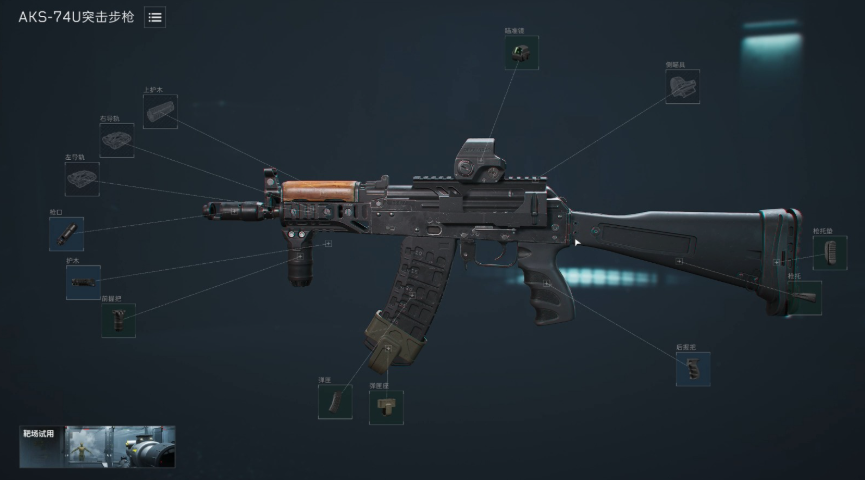Select the 弹匣 magazine slot
The width and height of the screenshot is (865, 480).
(335, 402)
